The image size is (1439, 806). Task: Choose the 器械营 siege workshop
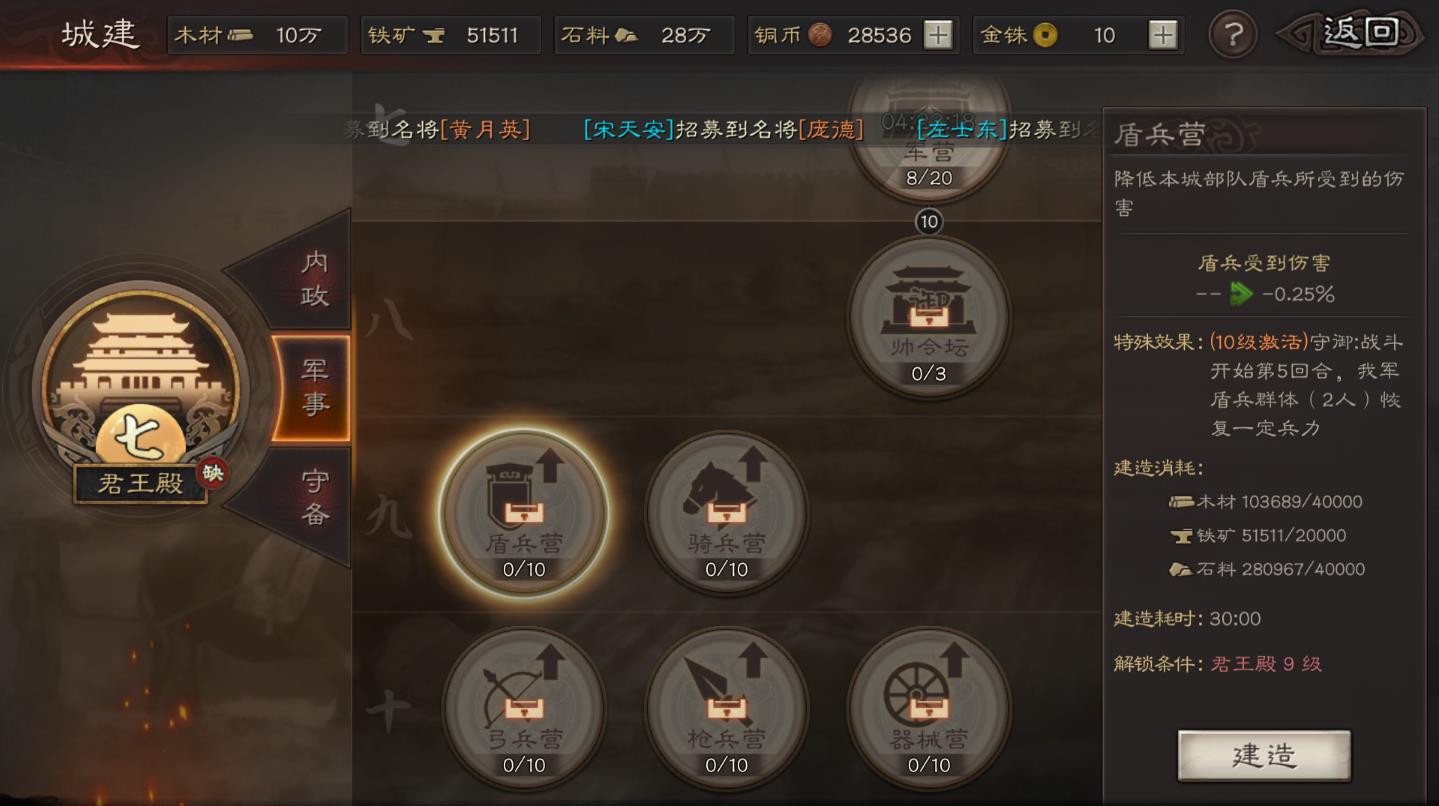[x=928, y=708]
